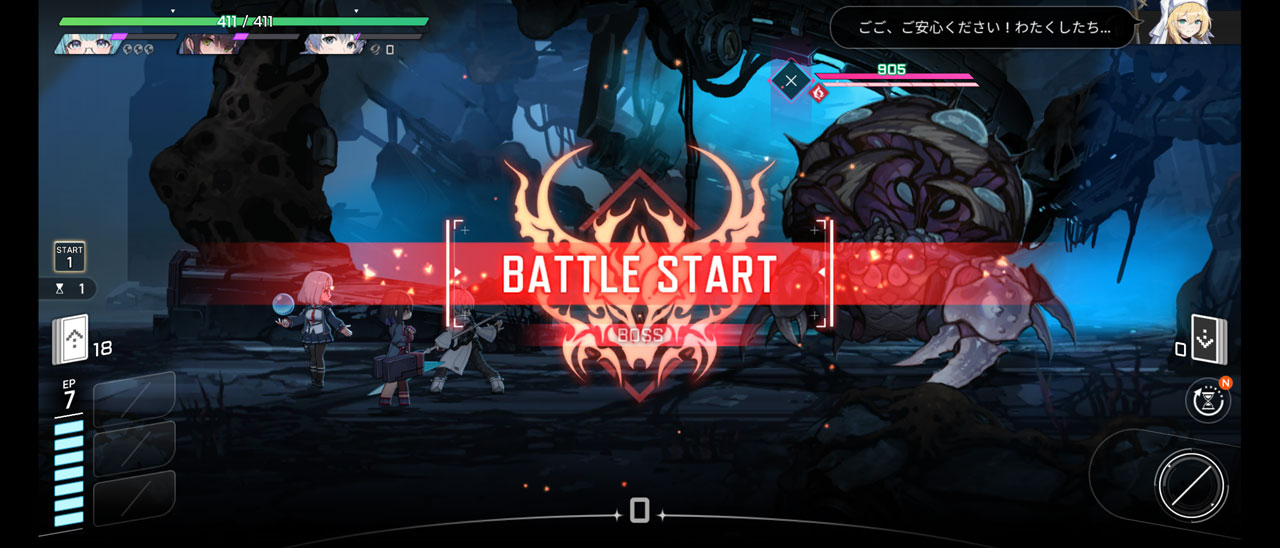The width and height of the screenshot is (1280, 548).
Task: Tap the hourglass rewind icon
Action: tap(1207, 400)
